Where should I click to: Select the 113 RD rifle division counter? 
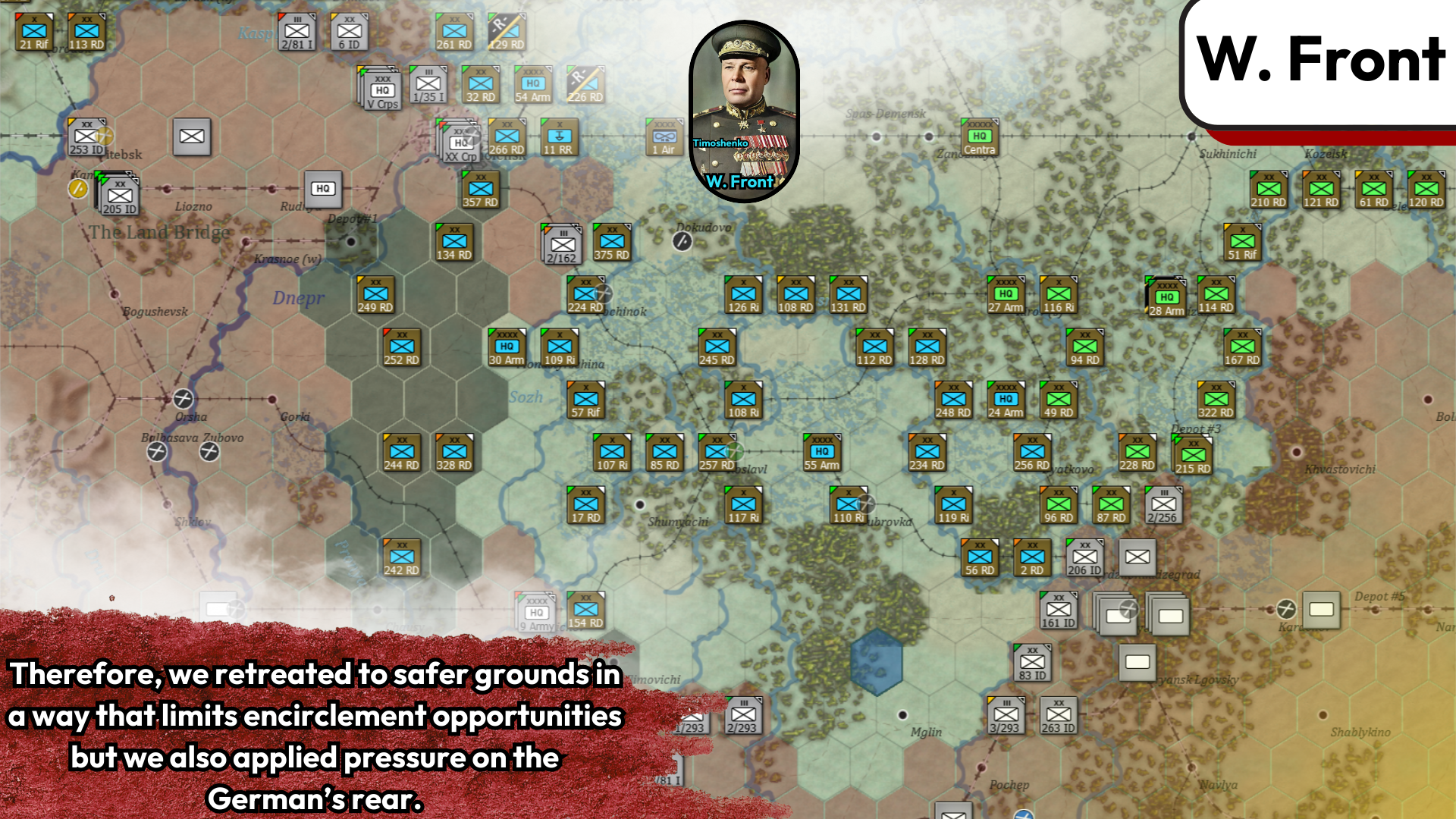point(86,31)
